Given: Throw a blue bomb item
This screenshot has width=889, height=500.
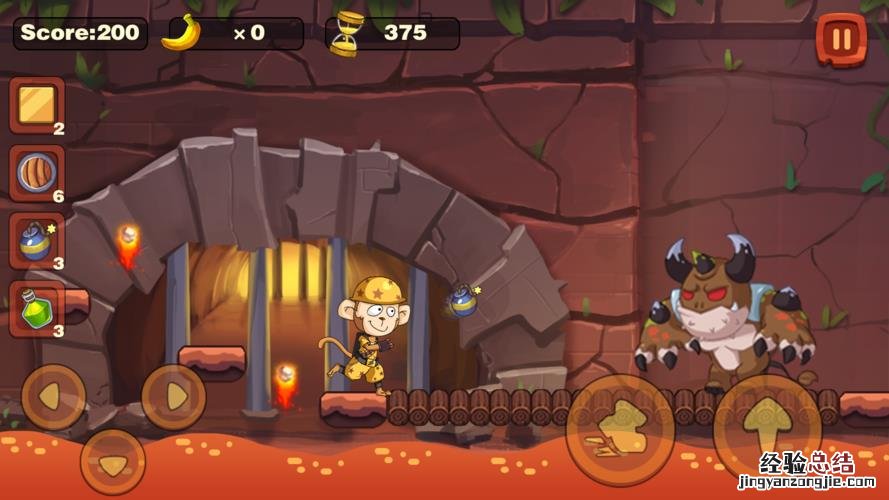Looking at the screenshot, I should (37, 241).
